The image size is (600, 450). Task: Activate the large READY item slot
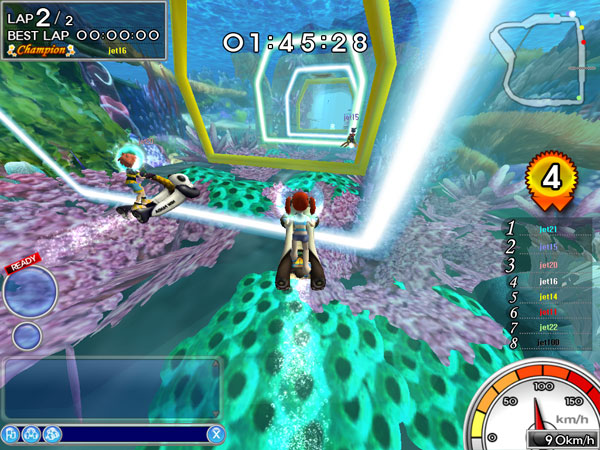(28, 291)
